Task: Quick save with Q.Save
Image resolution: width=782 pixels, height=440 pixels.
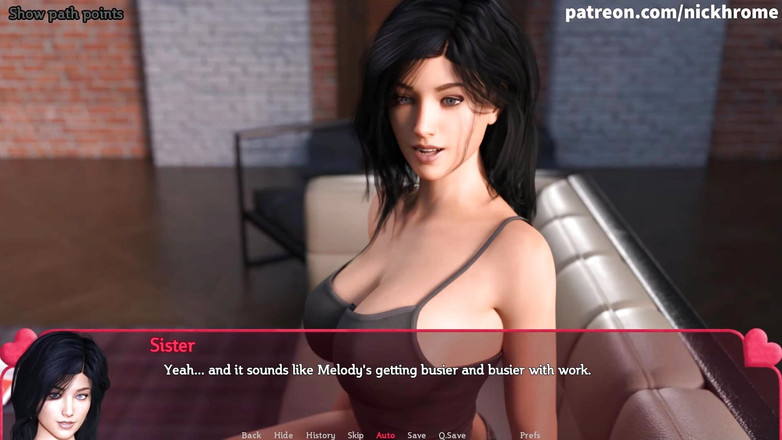Action: [x=452, y=435]
